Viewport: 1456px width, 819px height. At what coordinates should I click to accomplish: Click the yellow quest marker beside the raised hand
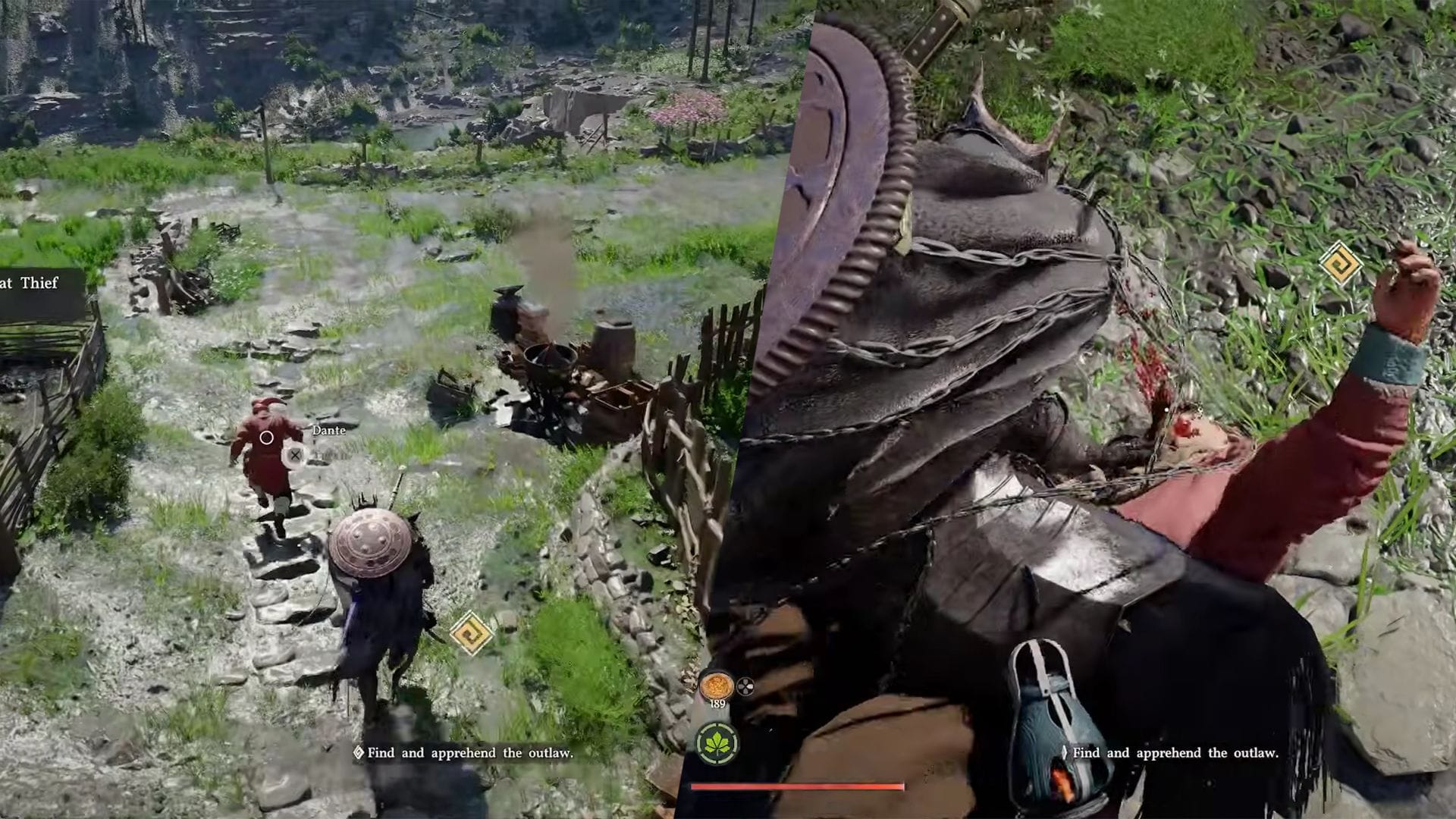click(x=1340, y=263)
